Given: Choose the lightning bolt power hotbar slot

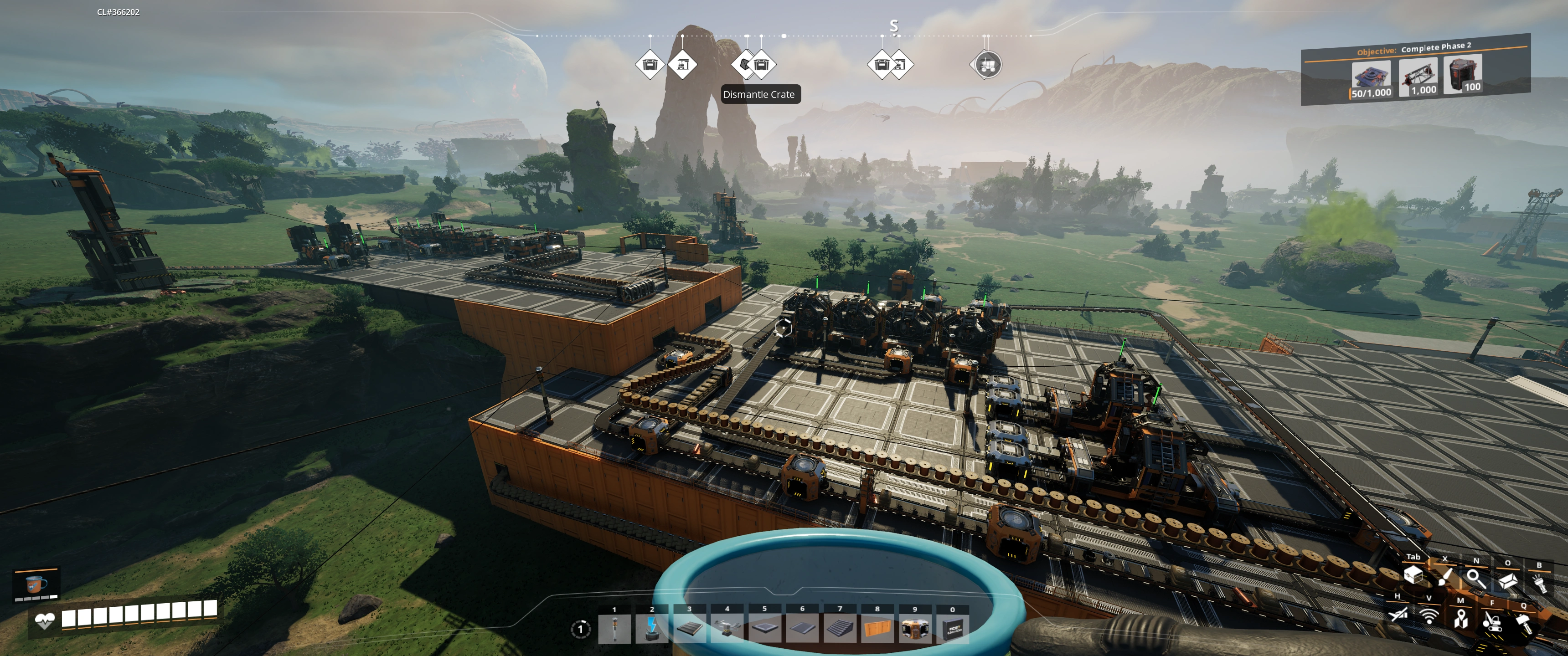Looking at the screenshot, I should pyautogui.click(x=652, y=628).
